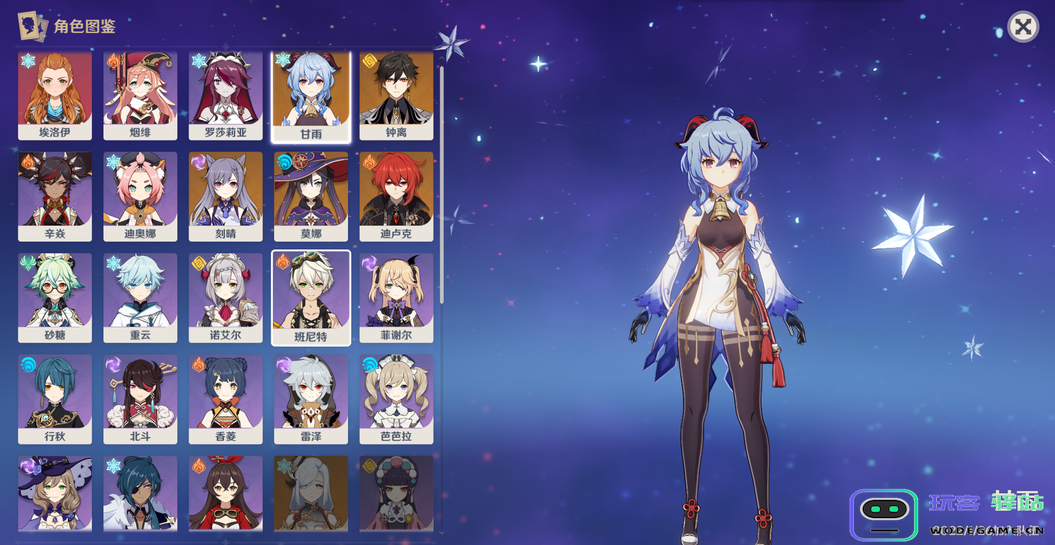Pick the 菲谢尔 character card
This screenshot has height=545, width=1055.
pos(396,298)
